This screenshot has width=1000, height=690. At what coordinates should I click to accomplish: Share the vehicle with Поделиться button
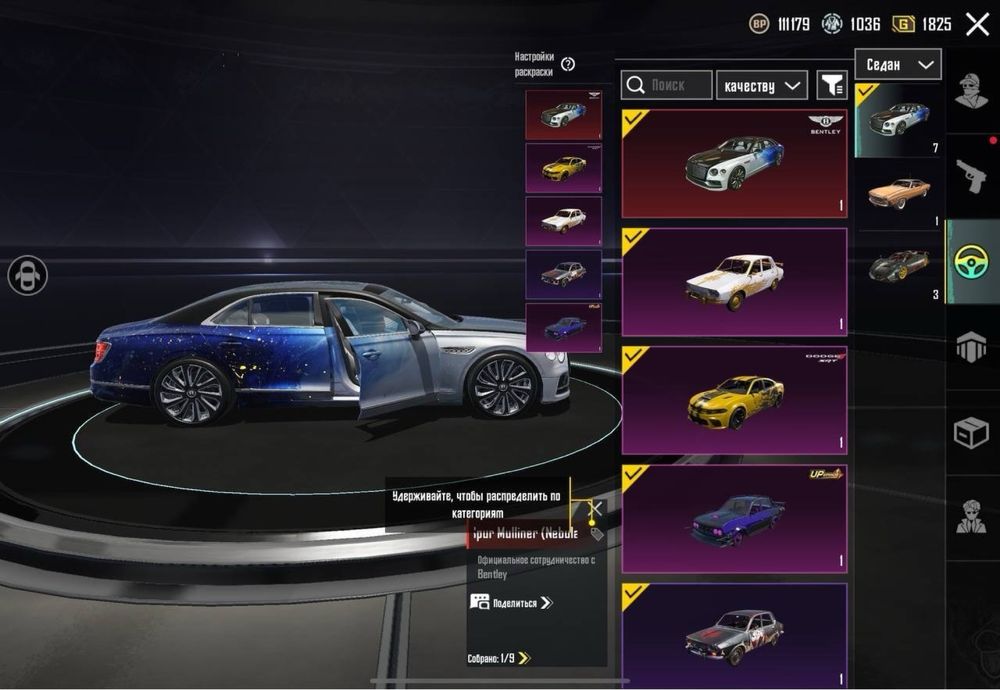coord(511,603)
